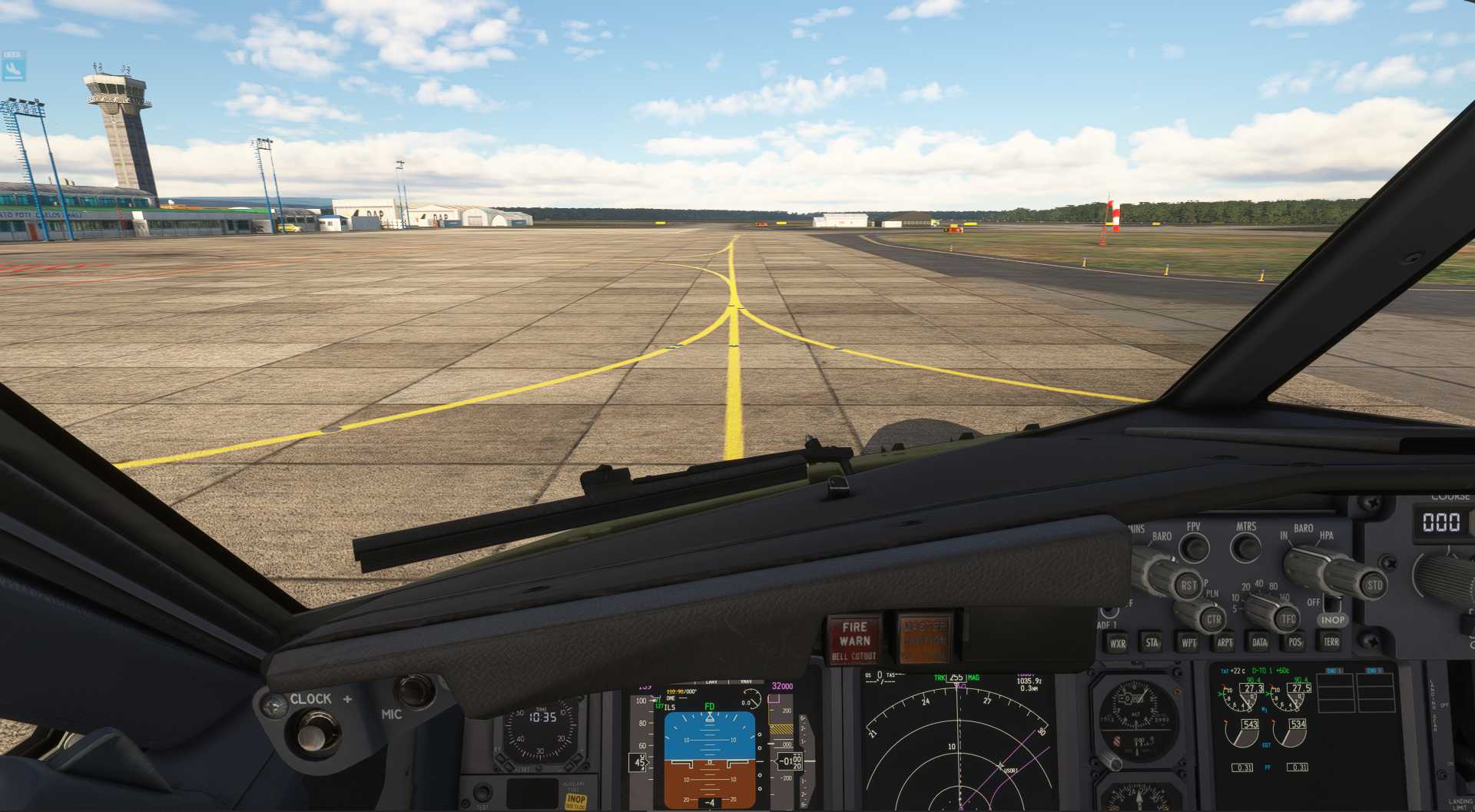Image resolution: width=1475 pixels, height=812 pixels.
Task: Toggle the POS position map button
Action: [1295, 642]
